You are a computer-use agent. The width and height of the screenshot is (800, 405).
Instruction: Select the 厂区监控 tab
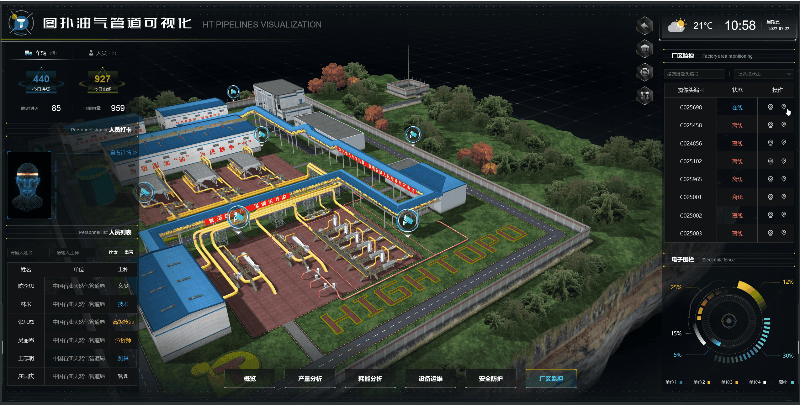[552, 378]
